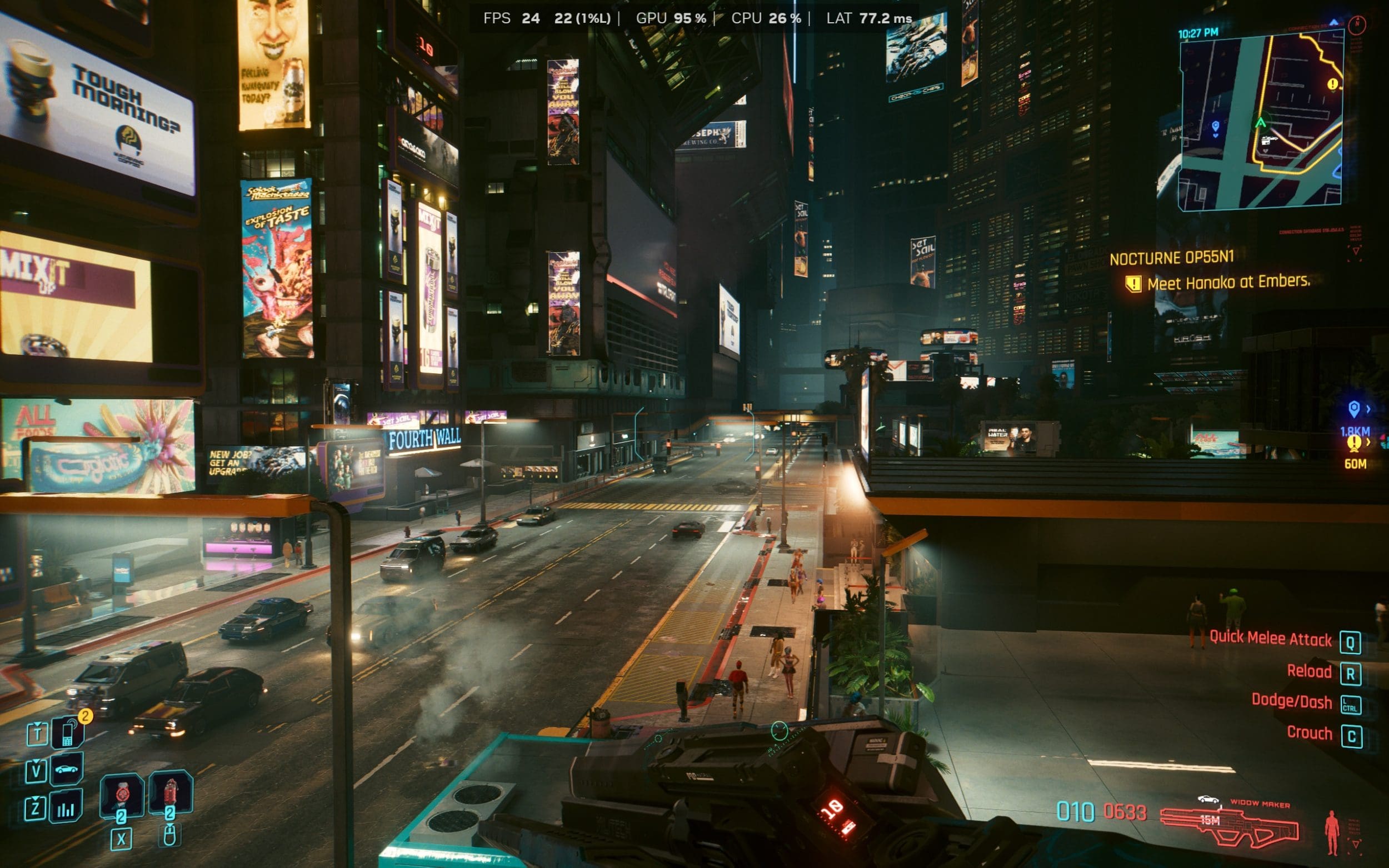The width and height of the screenshot is (1389, 868).
Task: Click the minimap in the corner
Action: pyautogui.click(x=1261, y=121)
